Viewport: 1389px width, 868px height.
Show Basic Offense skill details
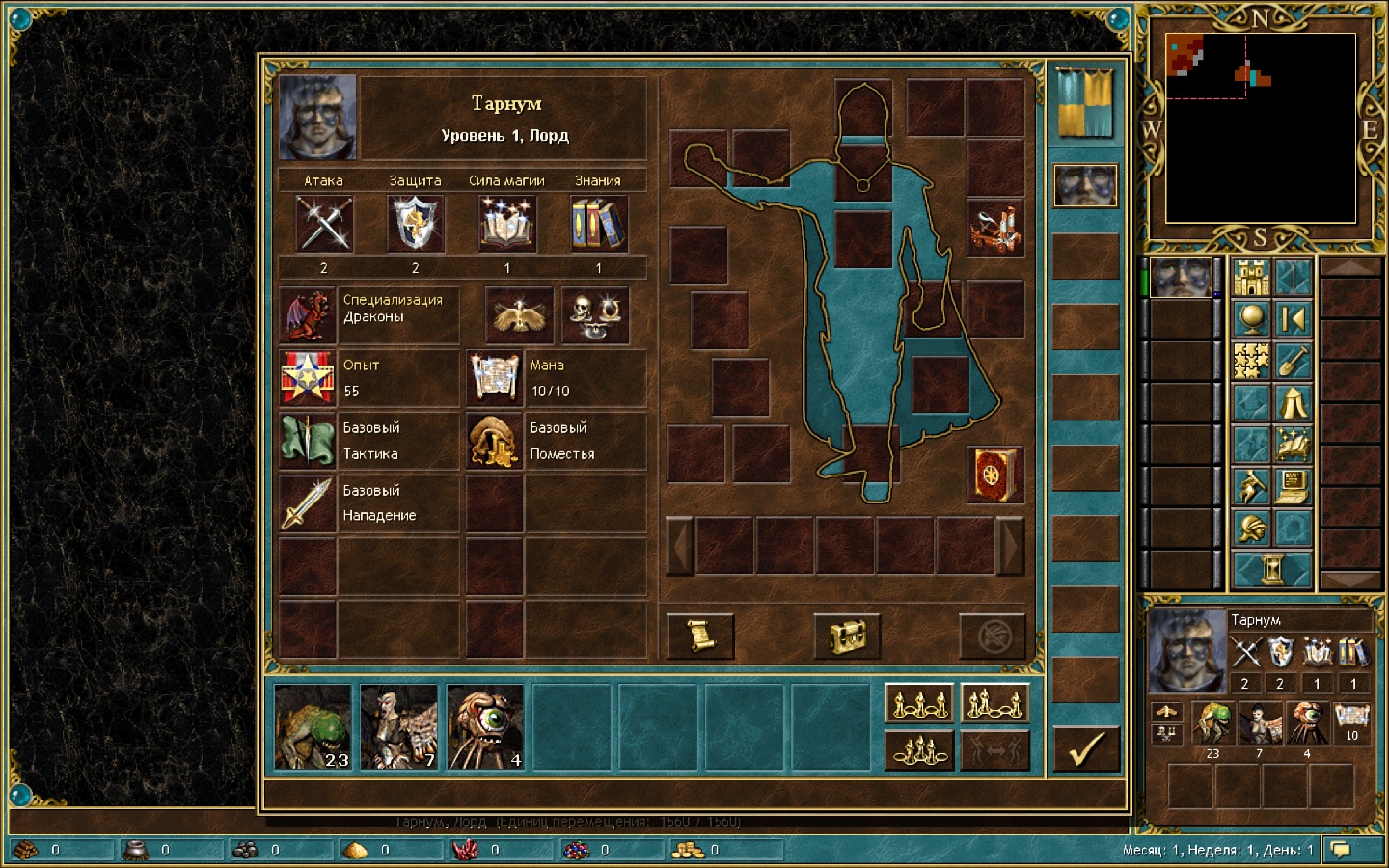[308, 503]
